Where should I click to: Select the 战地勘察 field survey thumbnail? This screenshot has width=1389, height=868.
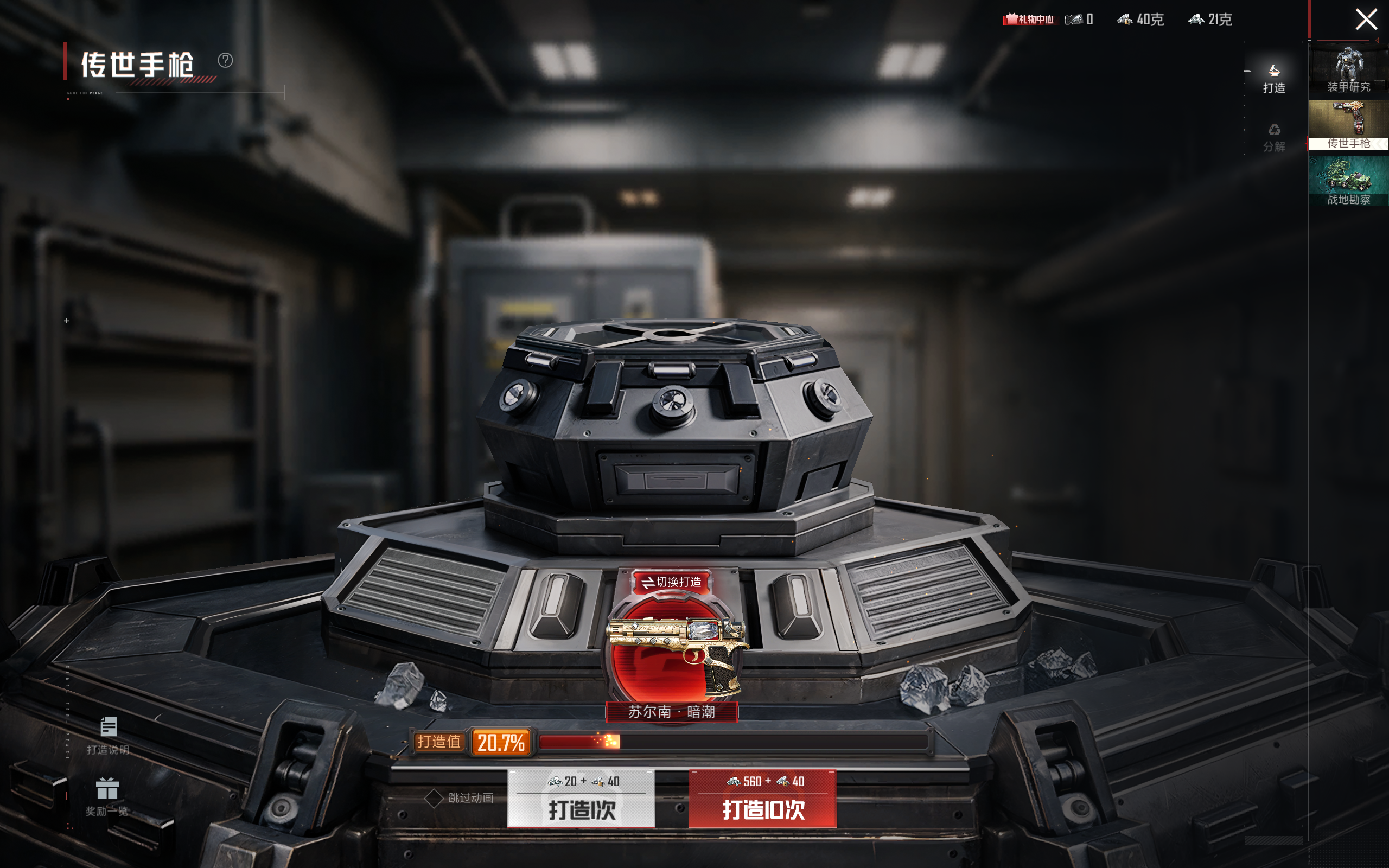[x=1348, y=181]
